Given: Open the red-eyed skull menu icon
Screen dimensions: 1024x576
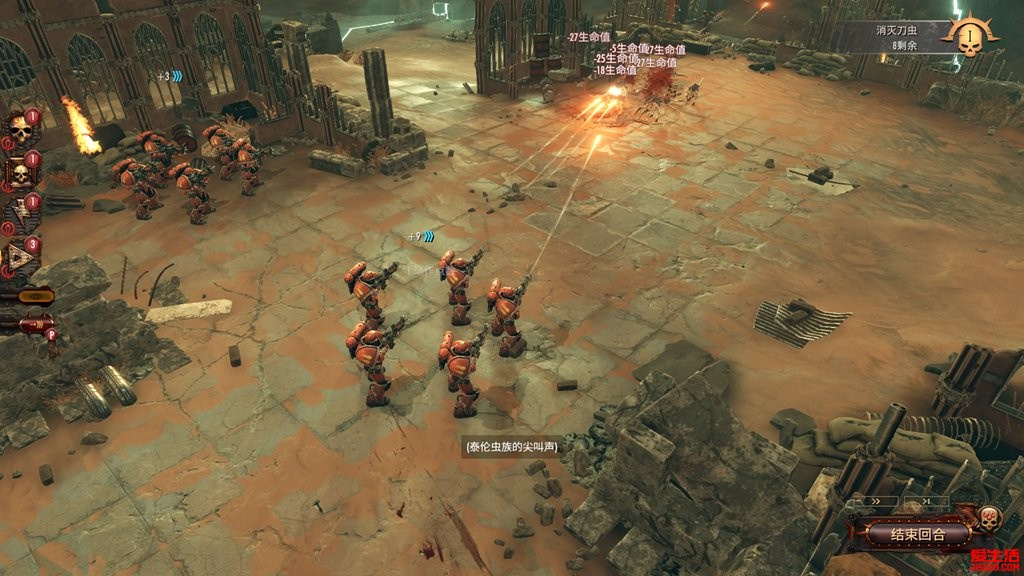Looking at the screenshot, I should 988,519.
